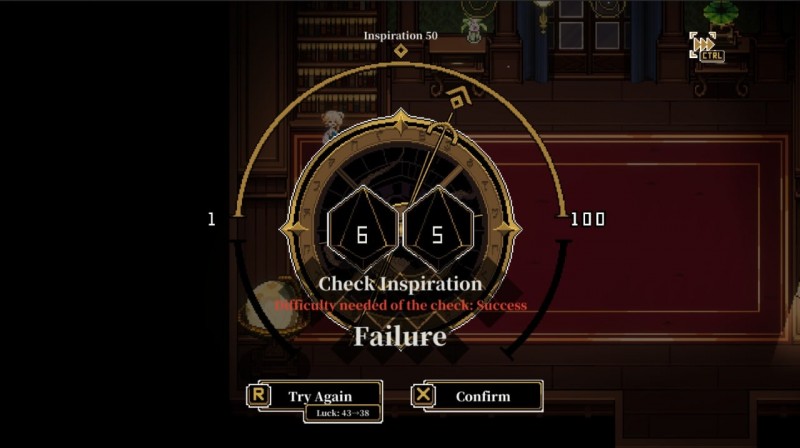Confirm the failed Inspiration check

point(482,396)
